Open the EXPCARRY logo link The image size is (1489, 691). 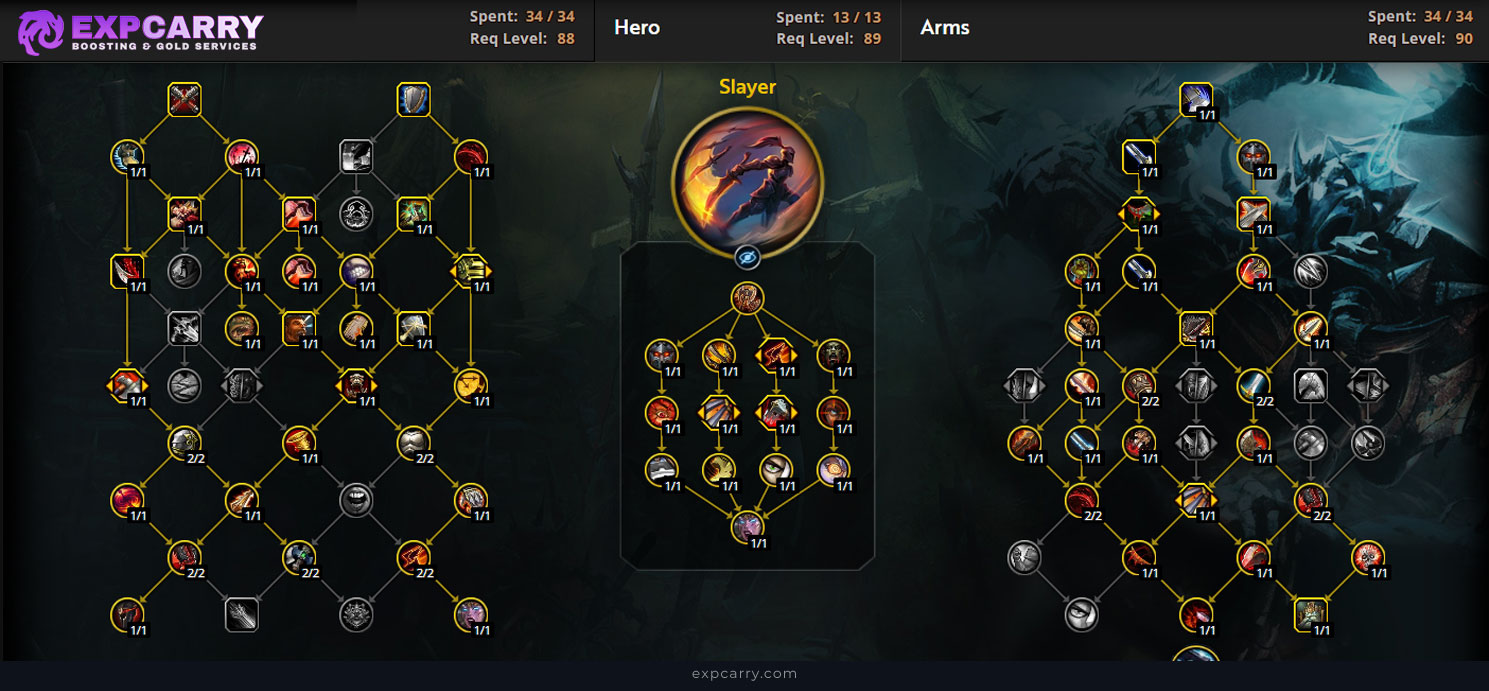coord(140,31)
